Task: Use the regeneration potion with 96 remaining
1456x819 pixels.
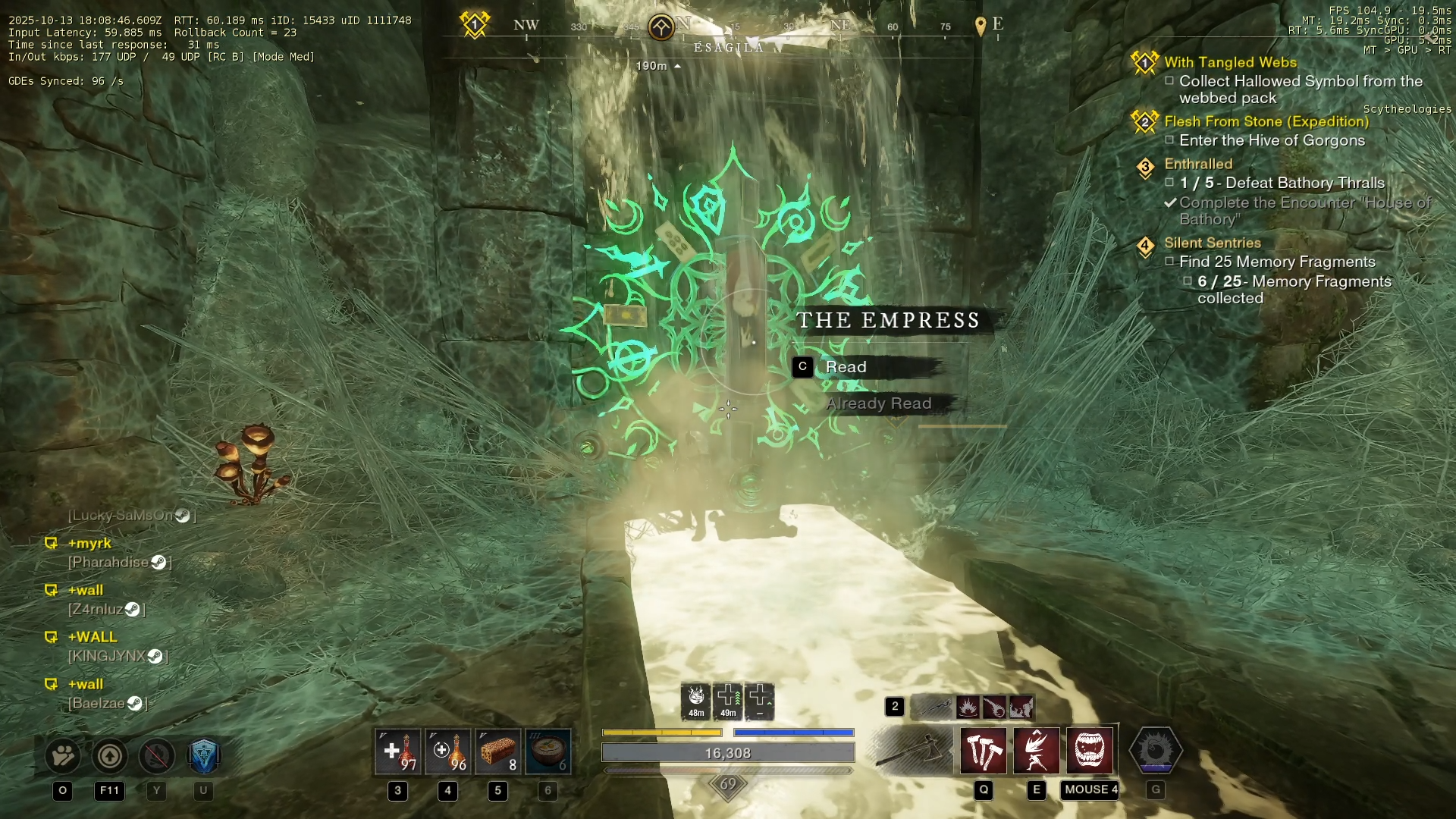Action: coord(448,752)
